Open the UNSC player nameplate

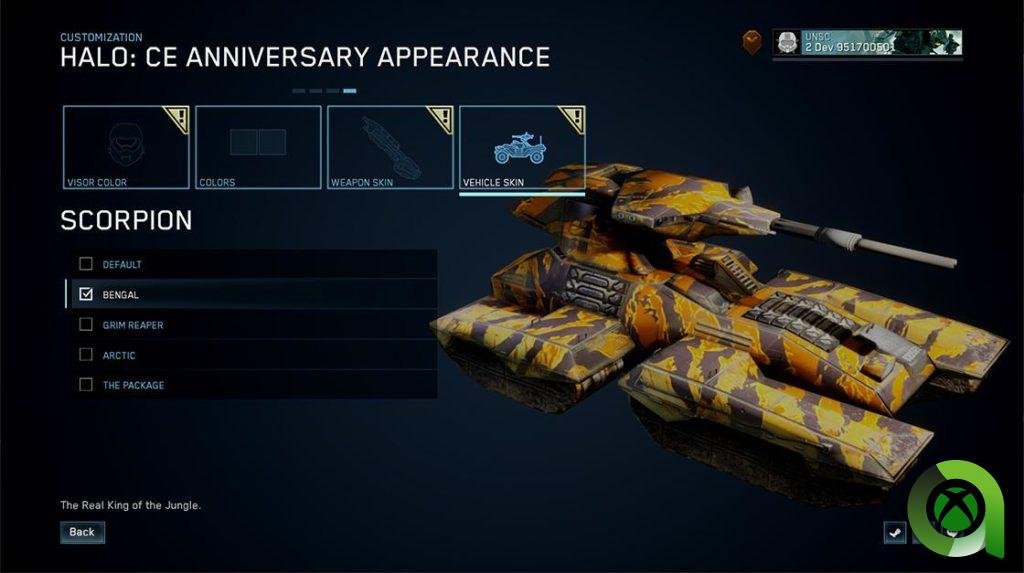[x=867, y=42]
